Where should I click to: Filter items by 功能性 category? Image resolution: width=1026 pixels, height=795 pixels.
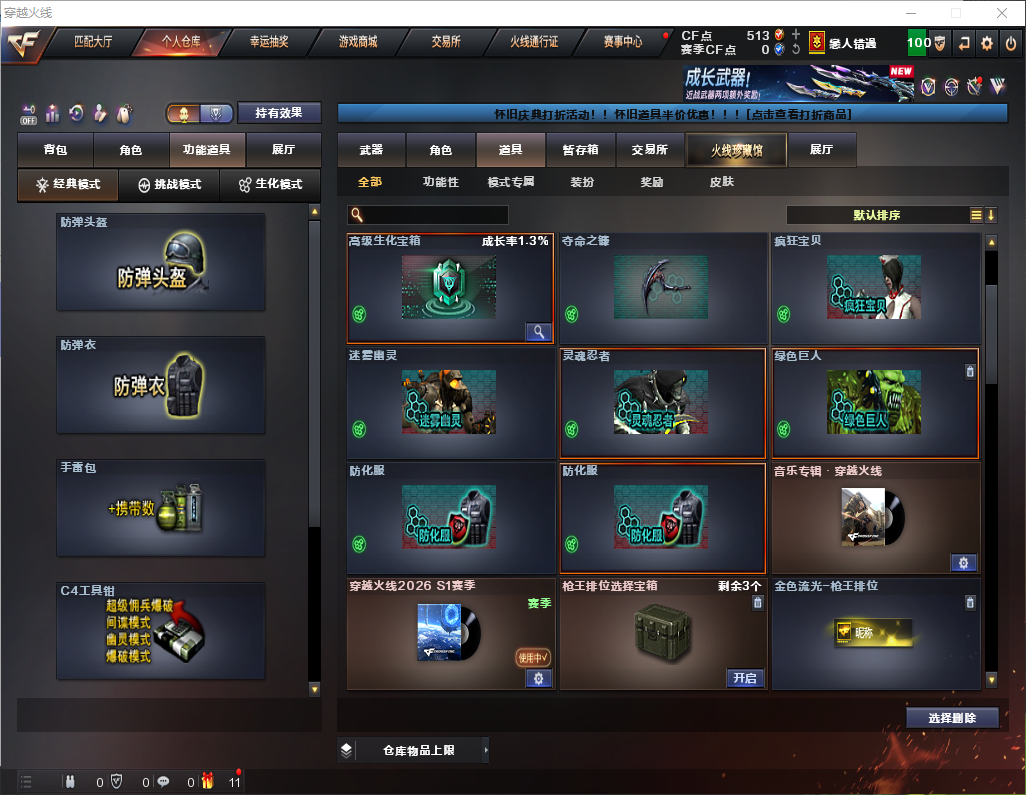coord(440,182)
